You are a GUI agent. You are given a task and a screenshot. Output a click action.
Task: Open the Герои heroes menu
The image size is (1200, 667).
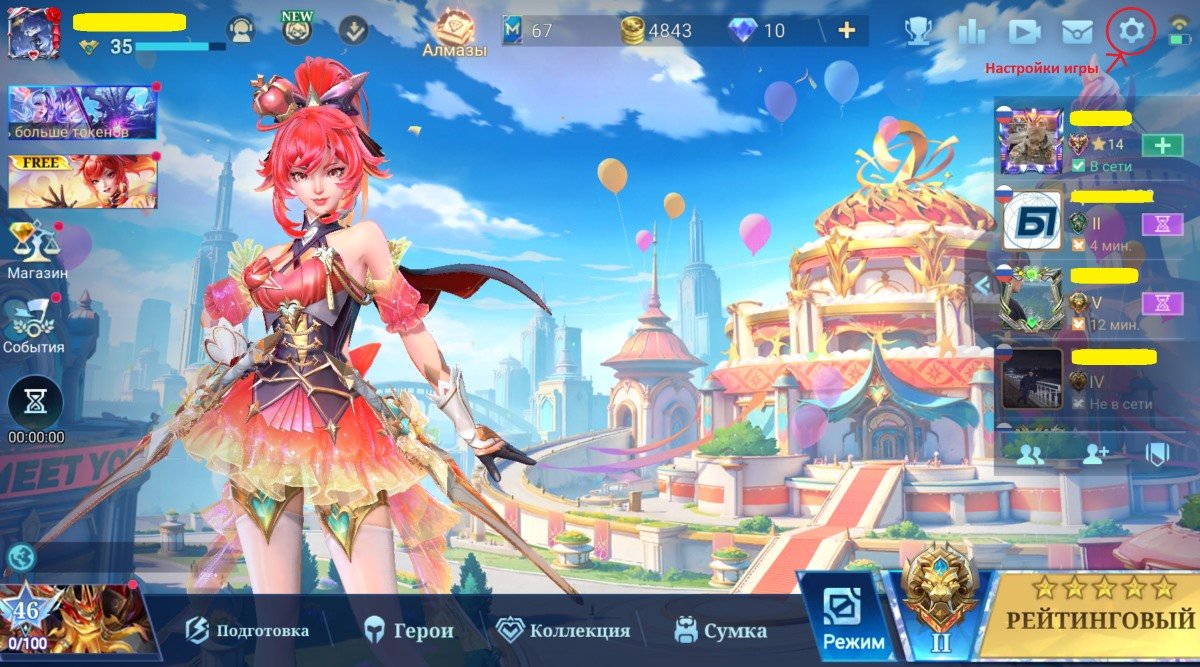point(408,630)
